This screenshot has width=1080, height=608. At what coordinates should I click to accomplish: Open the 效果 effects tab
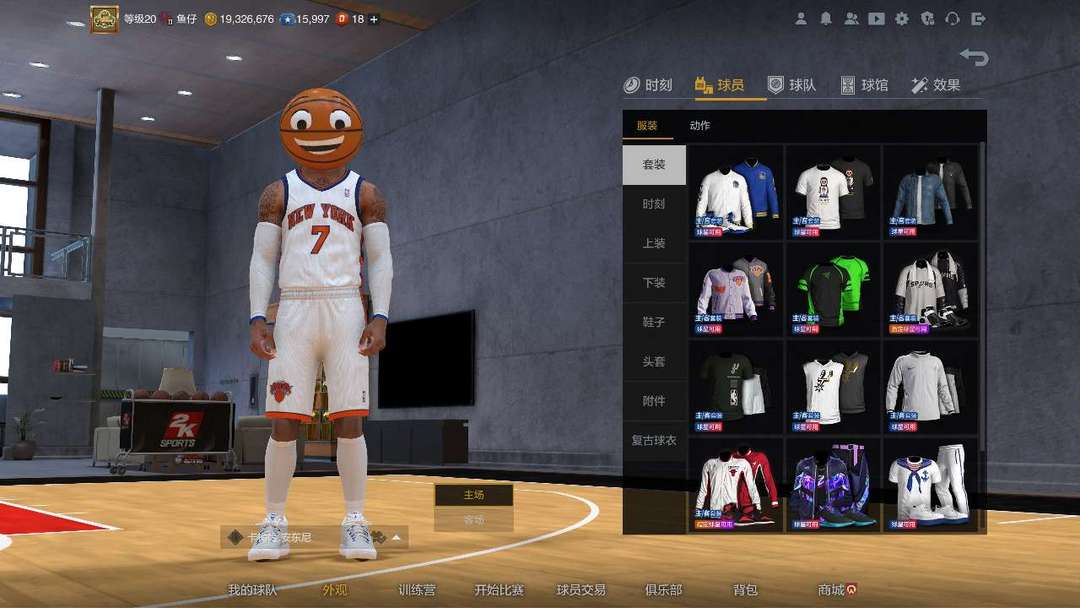[936, 85]
